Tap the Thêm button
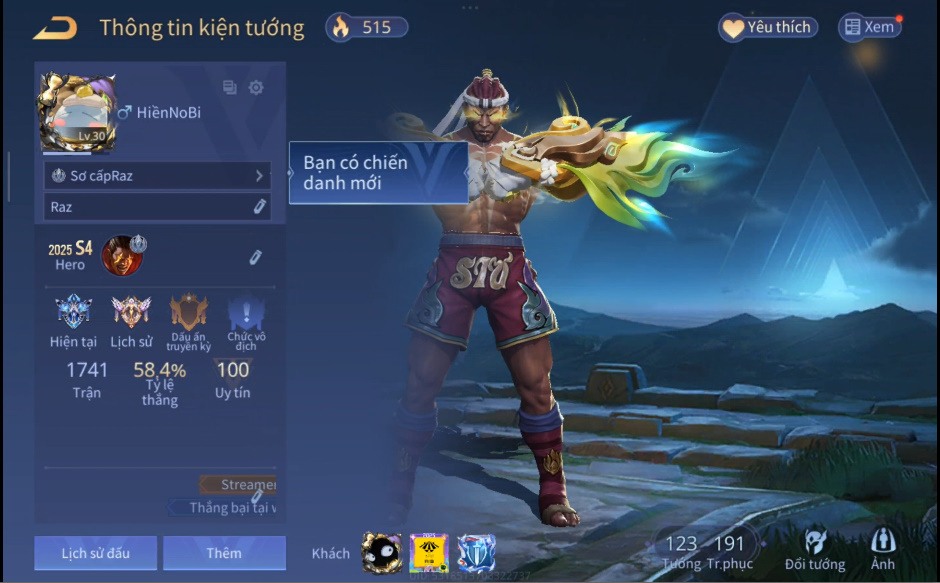The height and width of the screenshot is (583, 940). click(224, 553)
